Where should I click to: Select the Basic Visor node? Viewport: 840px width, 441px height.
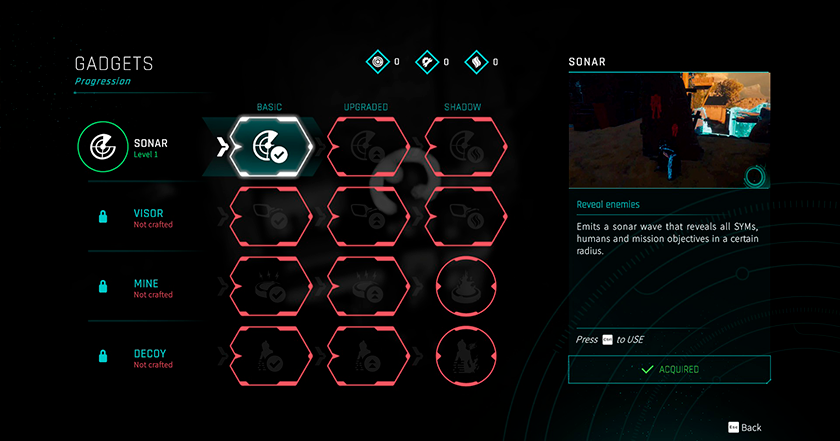pos(270,217)
